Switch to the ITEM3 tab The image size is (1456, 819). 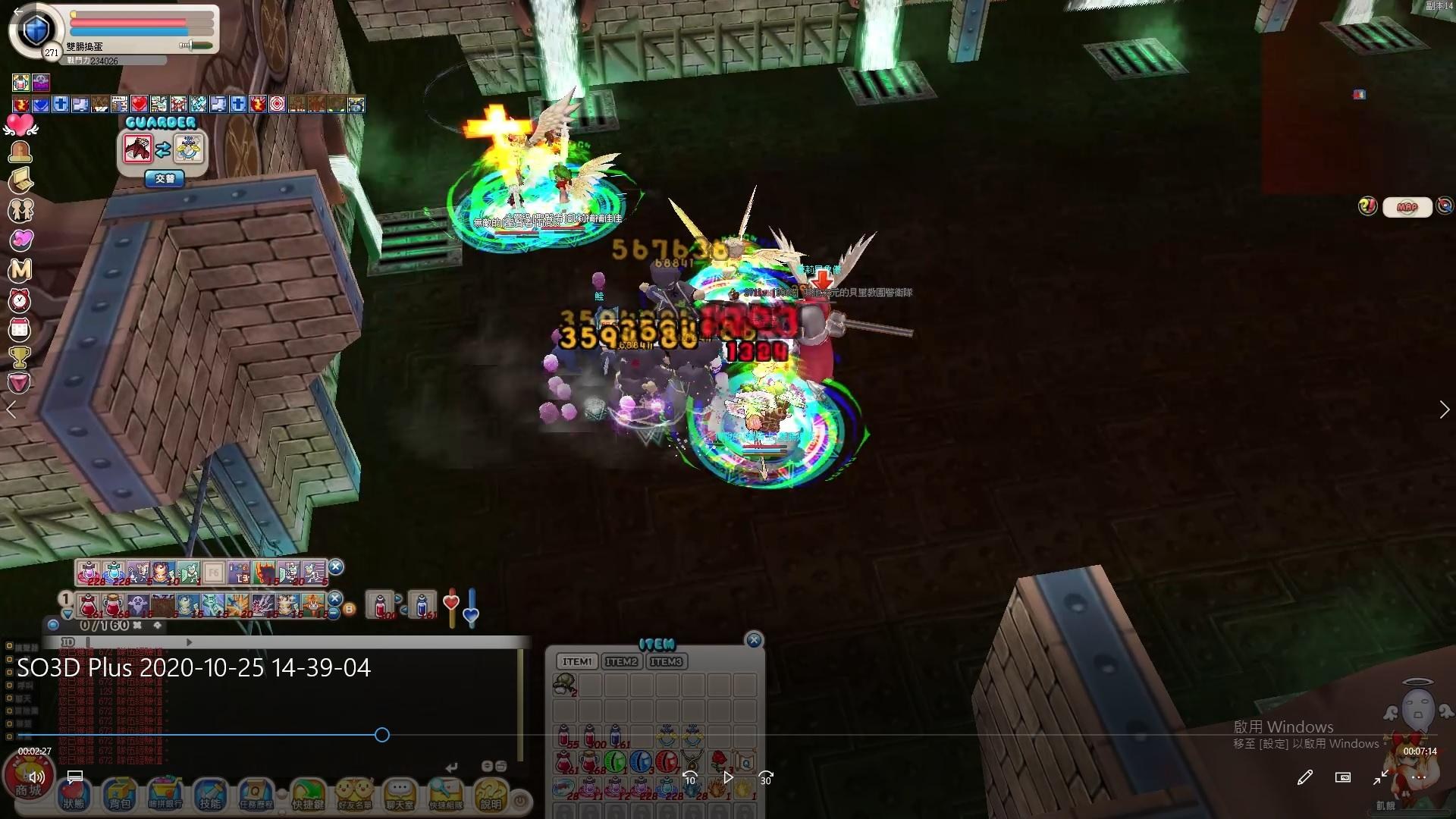pyautogui.click(x=666, y=662)
